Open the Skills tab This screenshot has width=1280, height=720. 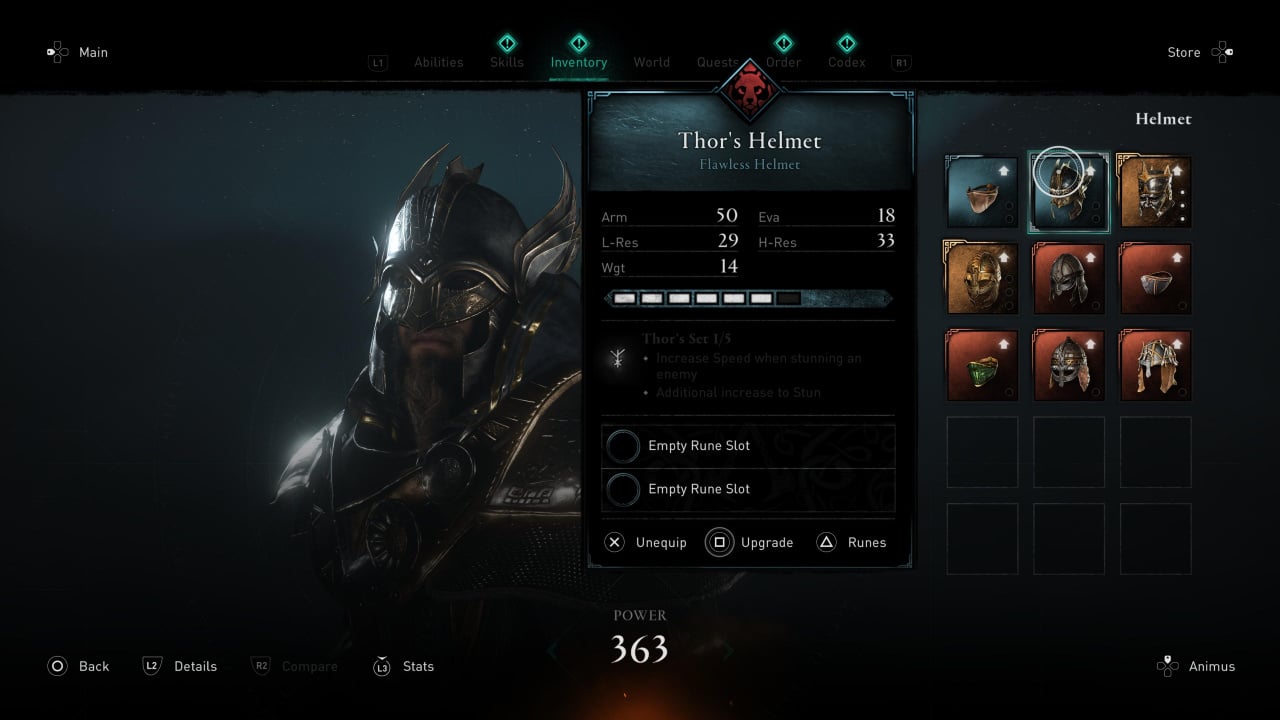507,62
